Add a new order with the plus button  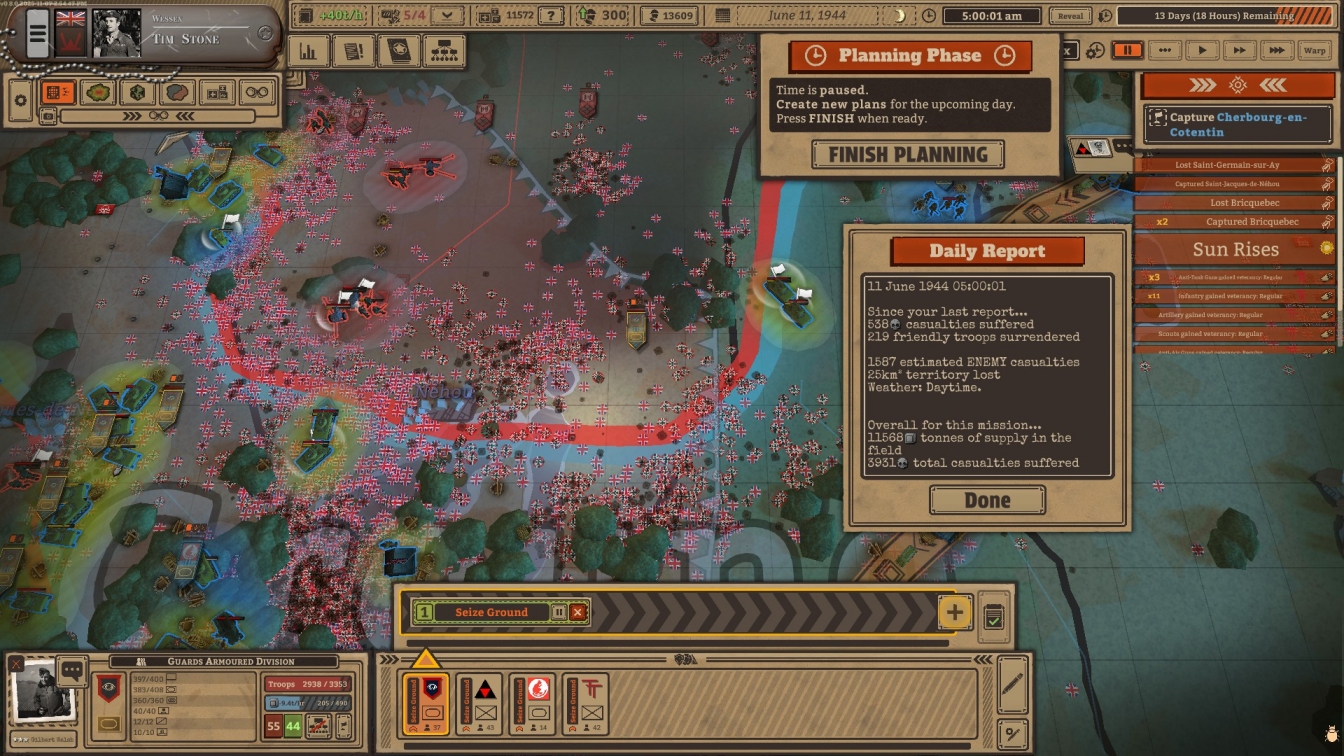[954, 612]
